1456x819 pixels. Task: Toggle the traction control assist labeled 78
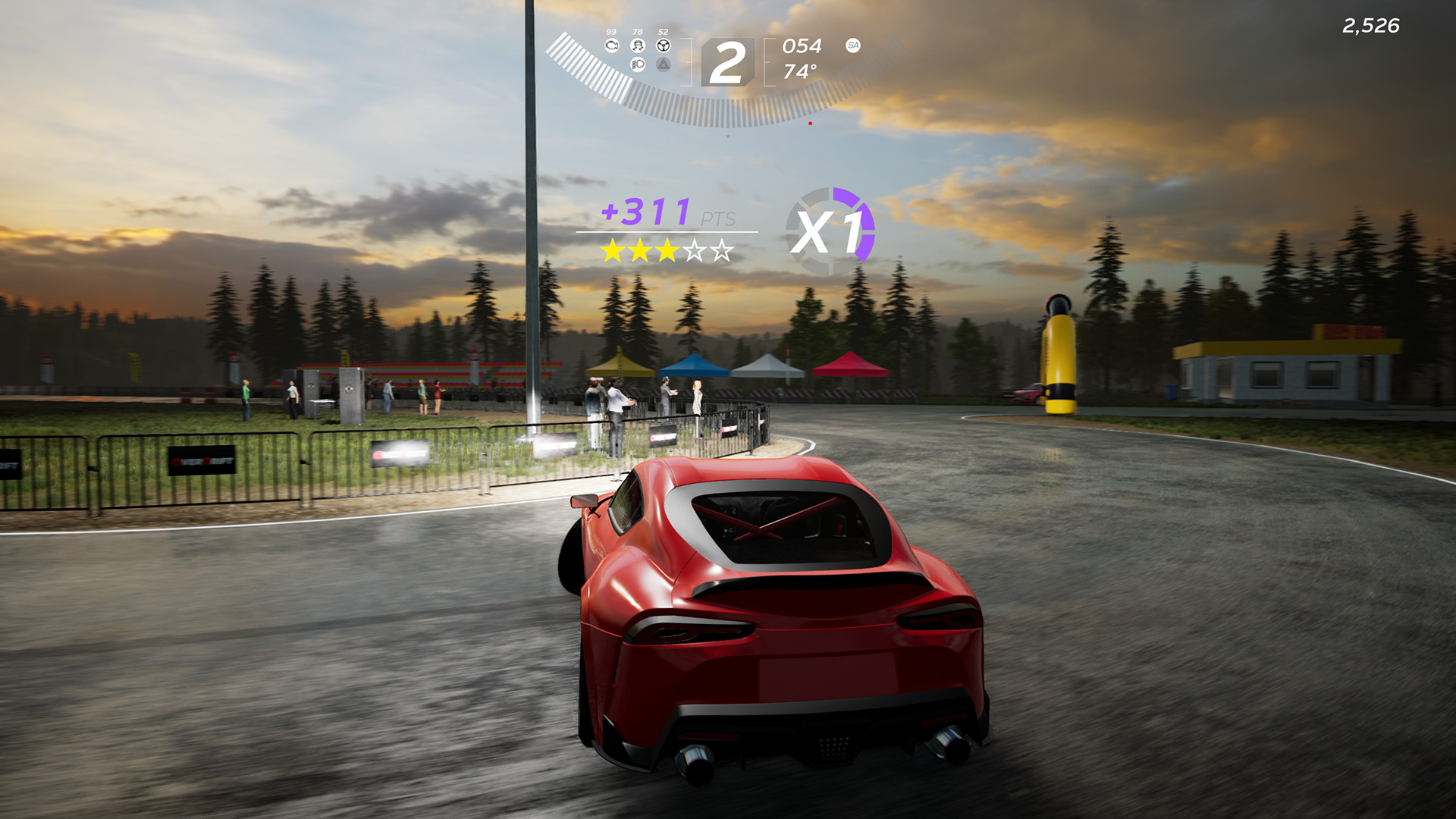click(x=639, y=46)
